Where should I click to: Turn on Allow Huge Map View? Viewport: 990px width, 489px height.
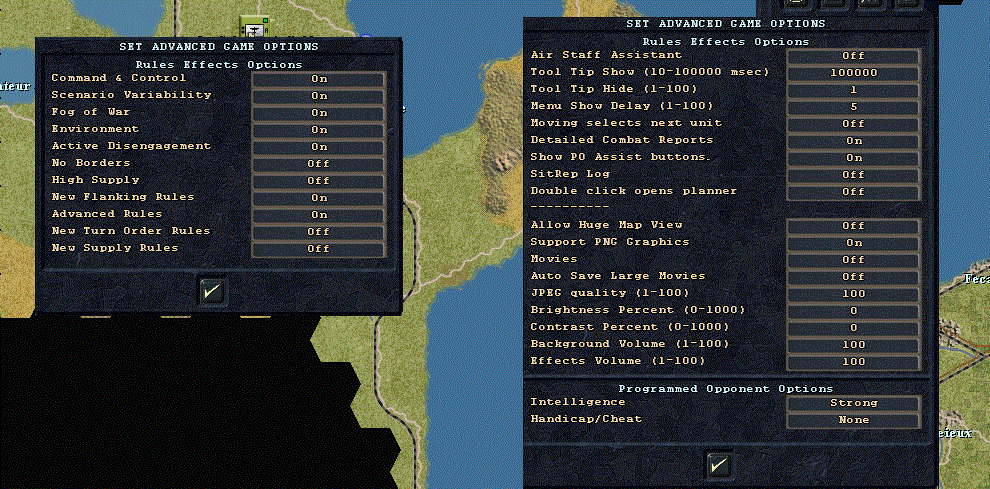853,226
